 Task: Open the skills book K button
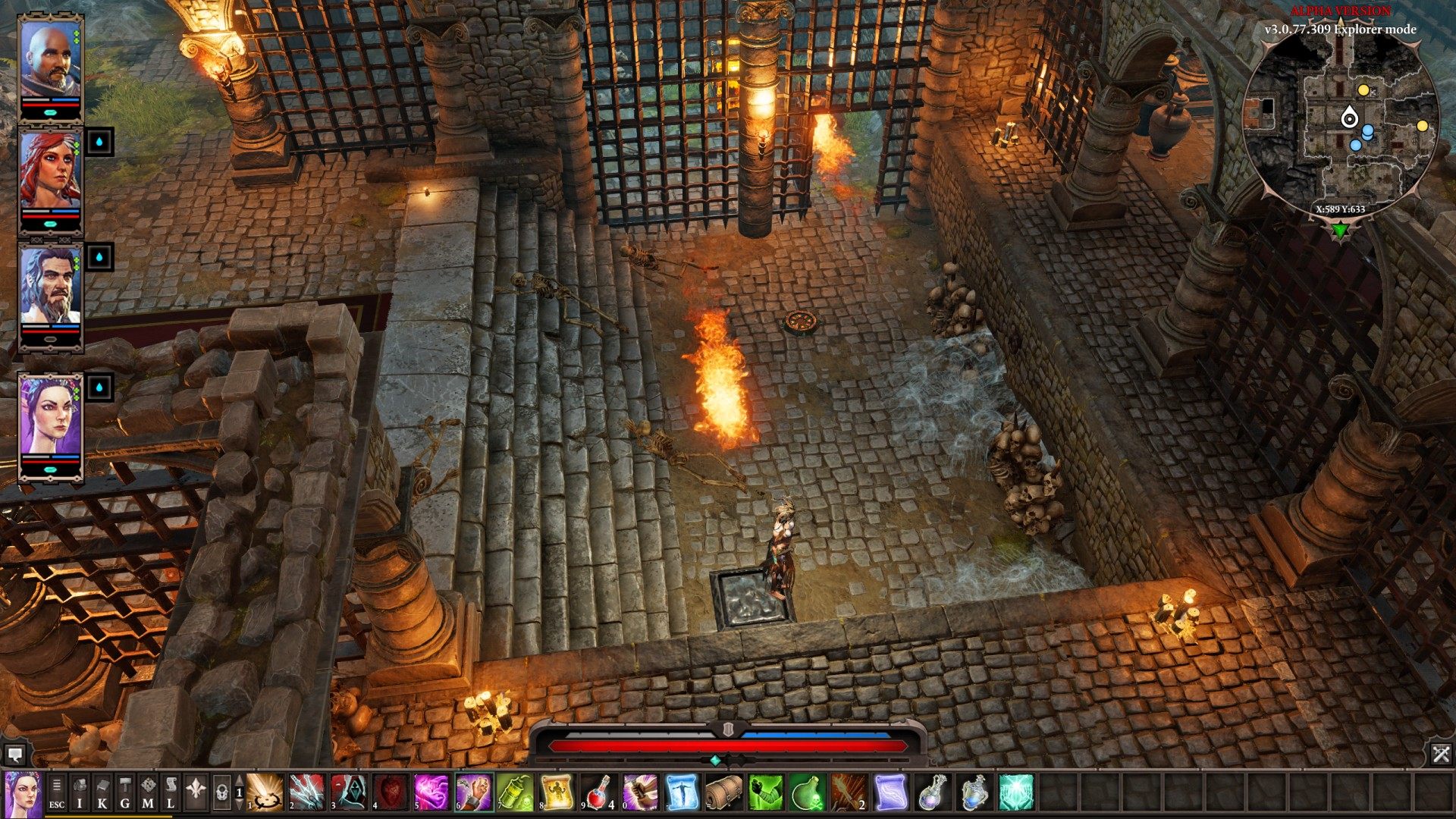pos(102,792)
